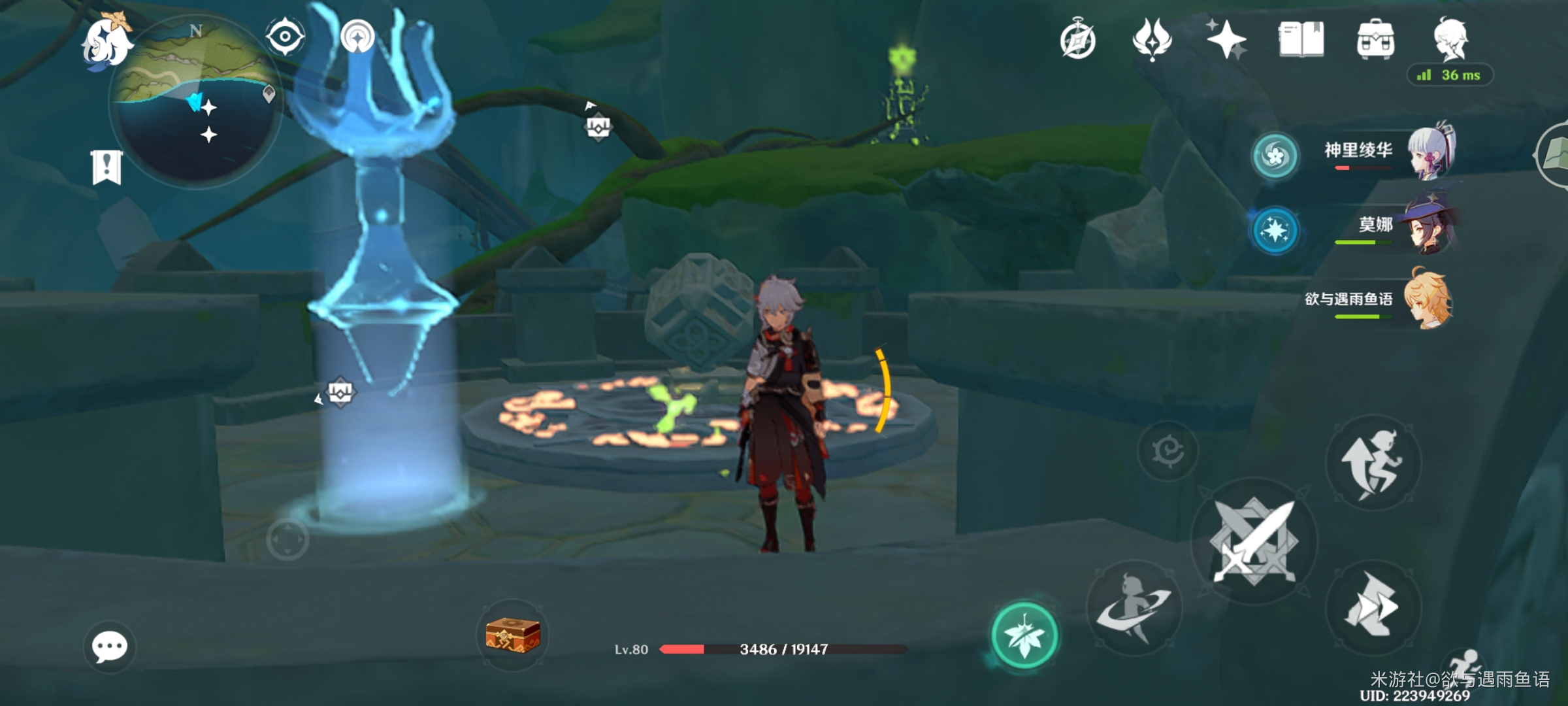Open the circular minimap
Viewport: 1568px width, 706px height.
[195, 105]
